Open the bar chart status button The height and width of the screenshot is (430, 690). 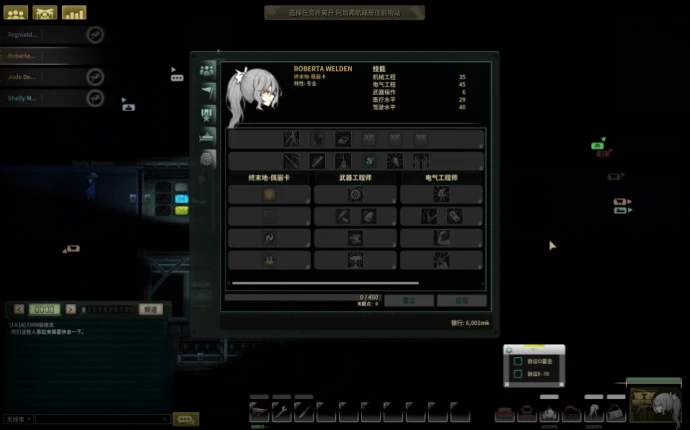click(74, 13)
